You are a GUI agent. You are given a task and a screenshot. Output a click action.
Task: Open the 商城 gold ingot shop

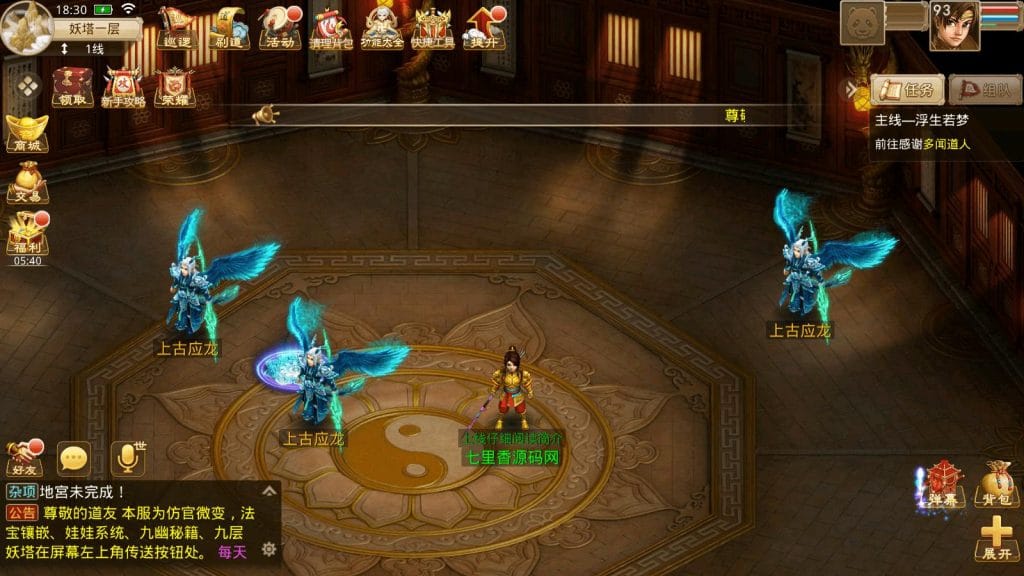click(x=26, y=134)
